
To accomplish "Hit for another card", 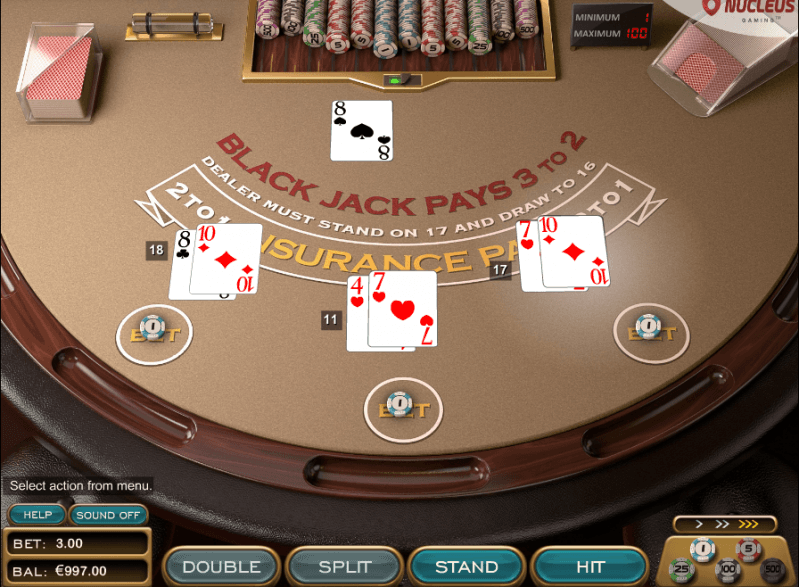I will click(590, 567).
